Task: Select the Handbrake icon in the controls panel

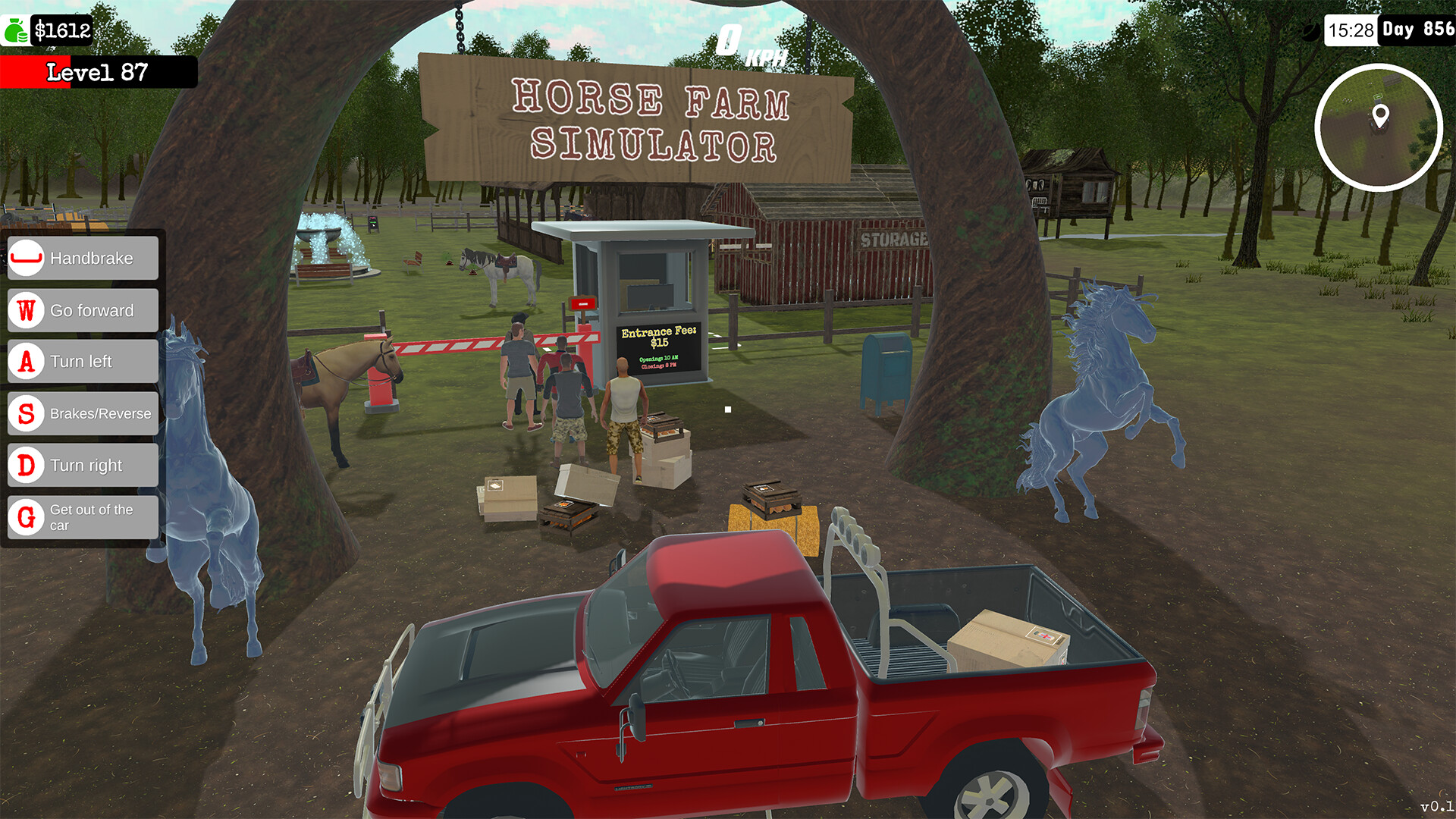Action: pyautogui.click(x=26, y=258)
